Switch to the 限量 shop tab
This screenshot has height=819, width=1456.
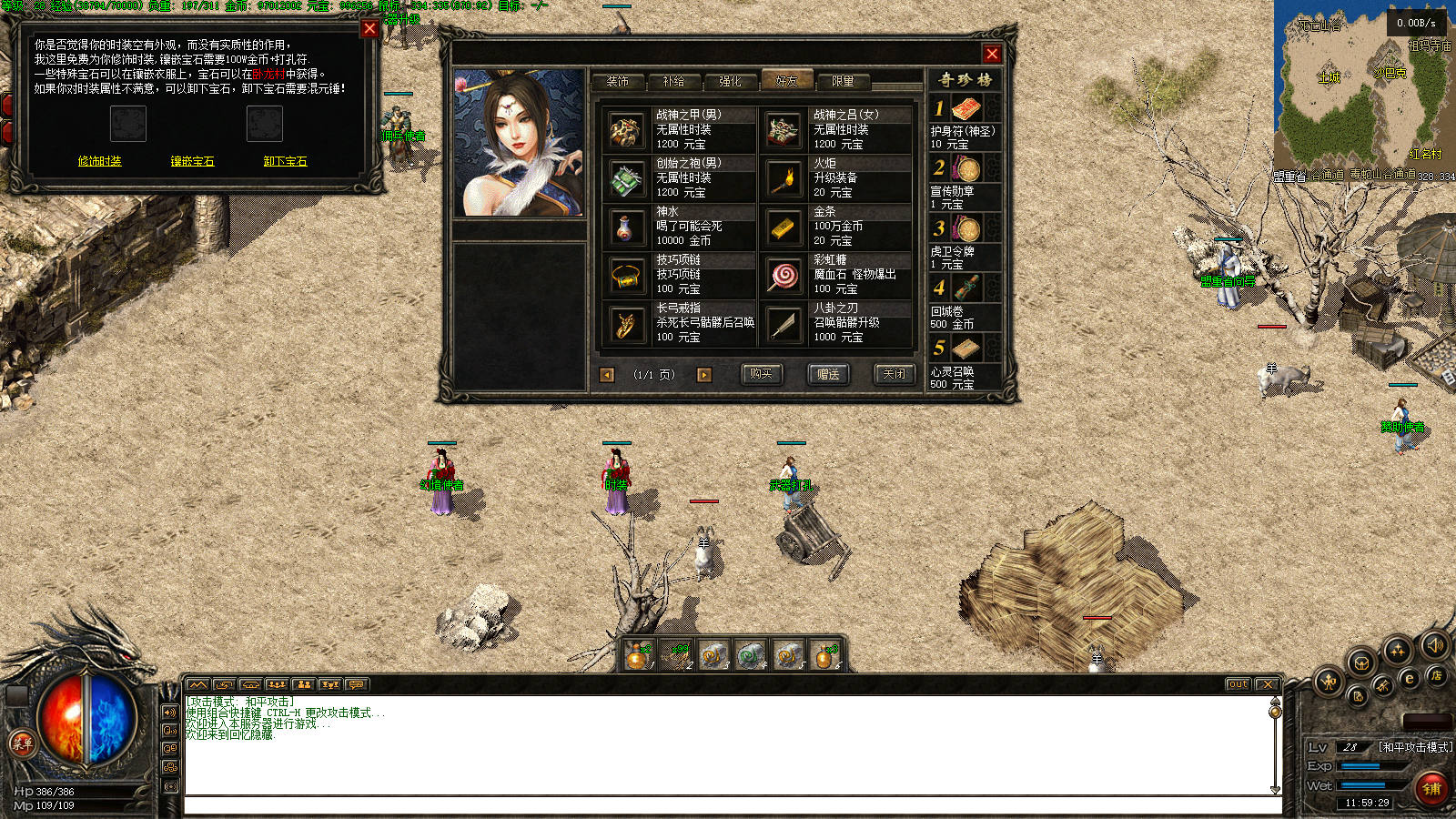(843, 81)
